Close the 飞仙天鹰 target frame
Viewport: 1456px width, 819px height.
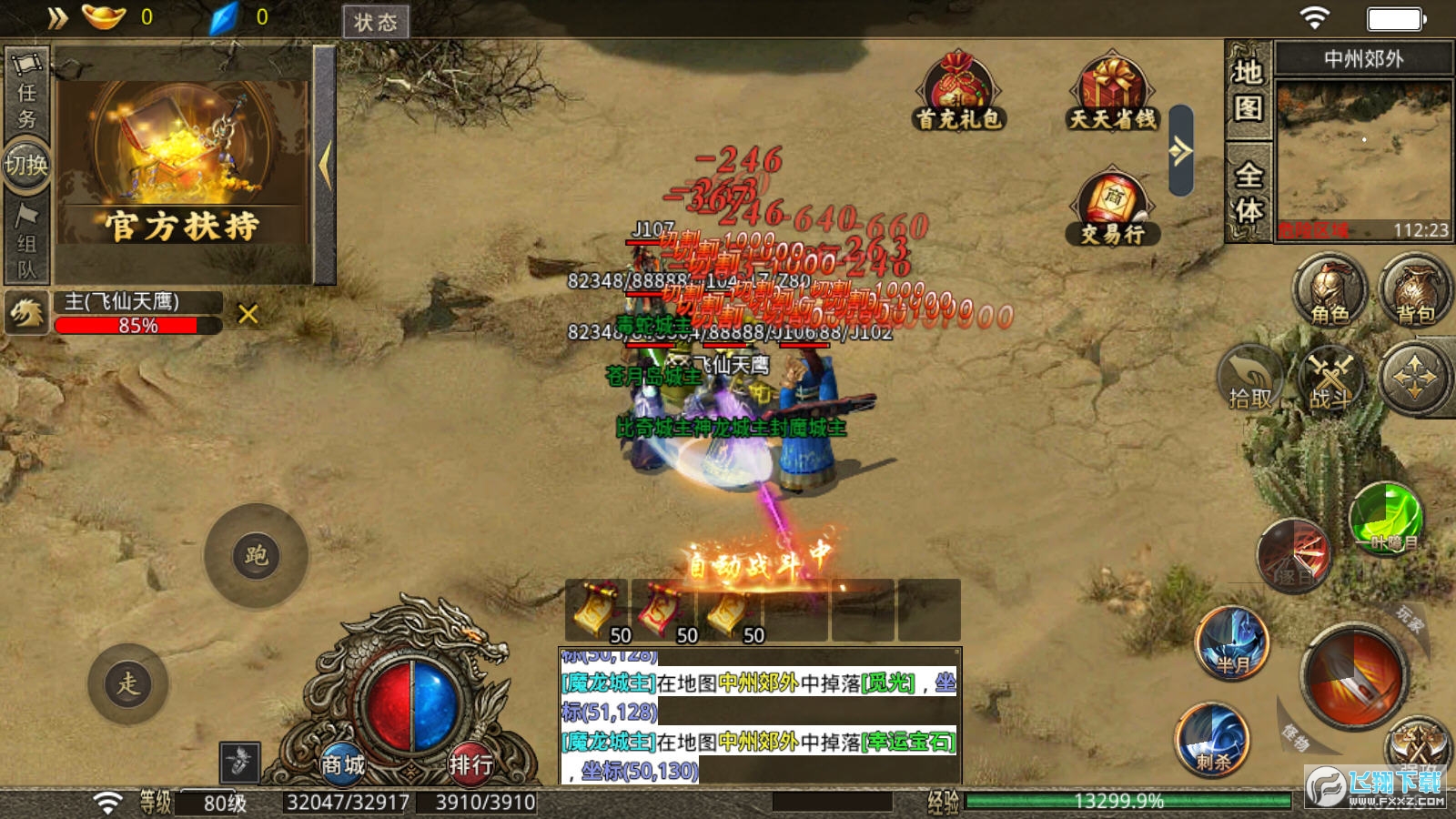(x=248, y=315)
